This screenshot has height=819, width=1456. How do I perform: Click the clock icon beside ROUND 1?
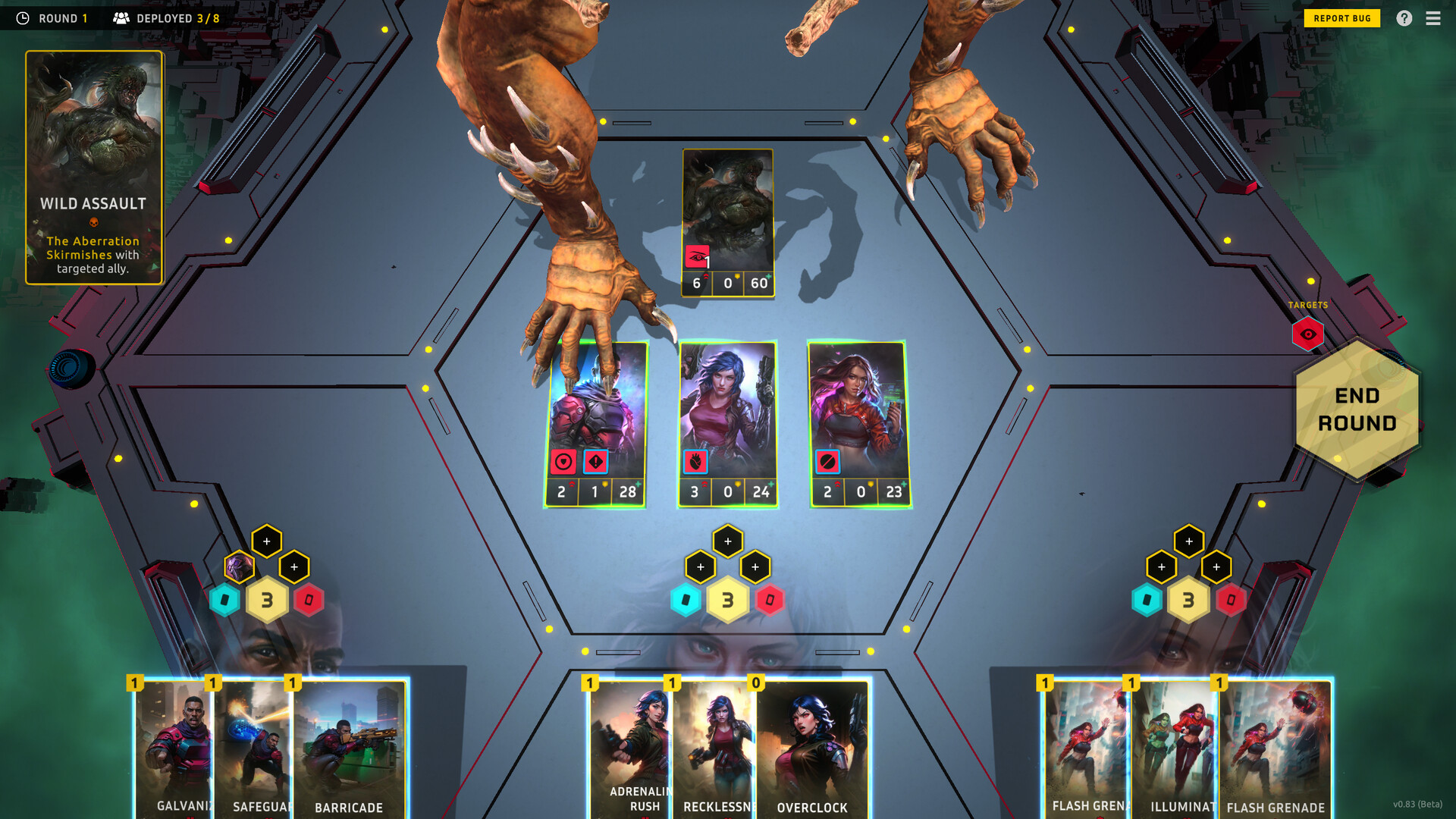click(x=22, y=17)
